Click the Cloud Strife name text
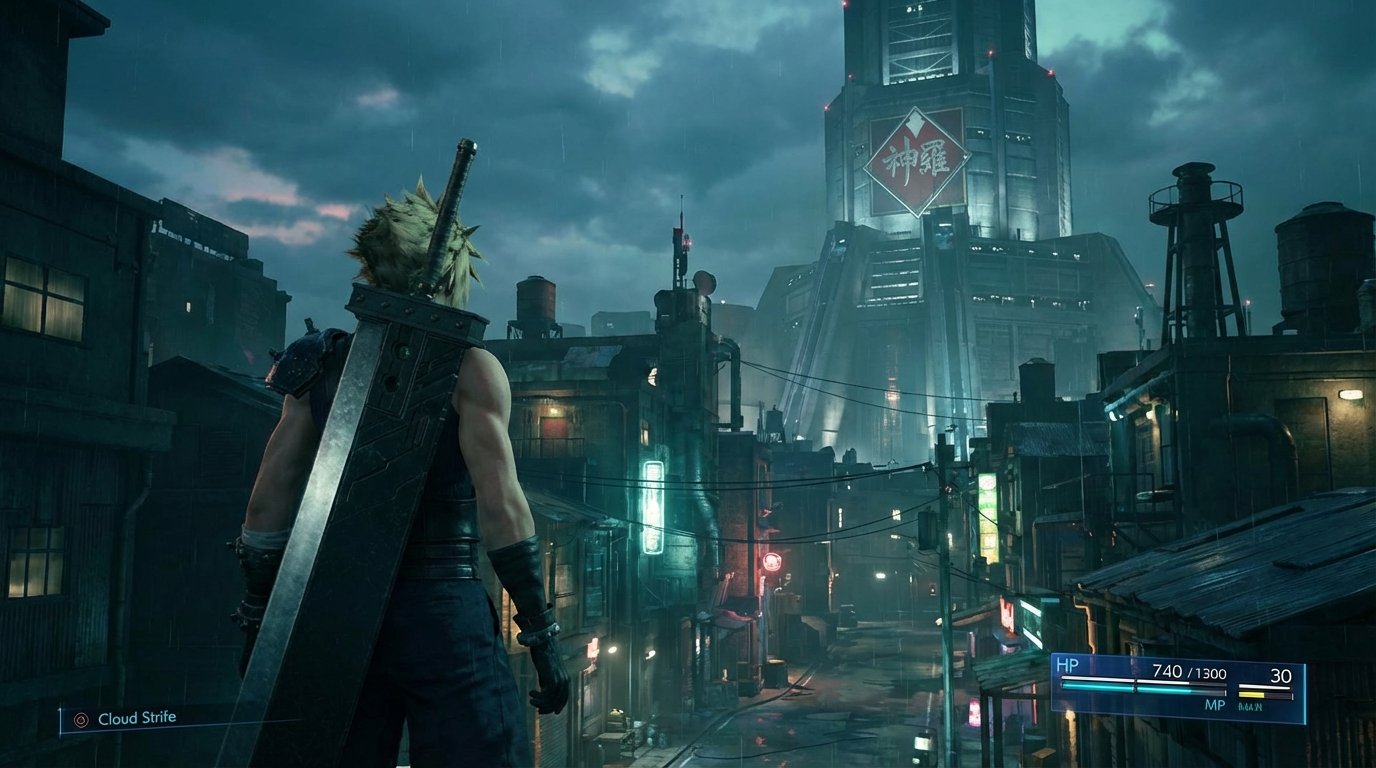 click(138, 718)
